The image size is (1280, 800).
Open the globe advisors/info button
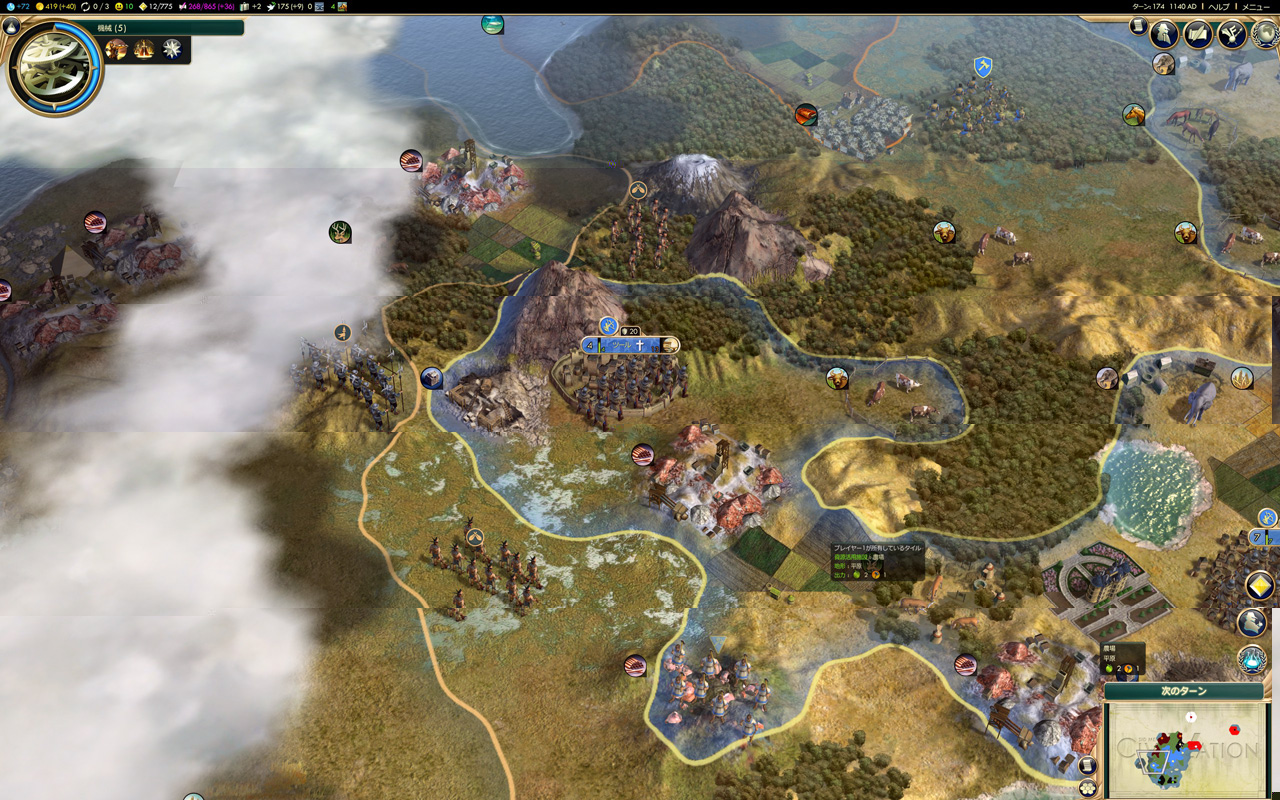pyautogui.click(x=1266, y=34)
